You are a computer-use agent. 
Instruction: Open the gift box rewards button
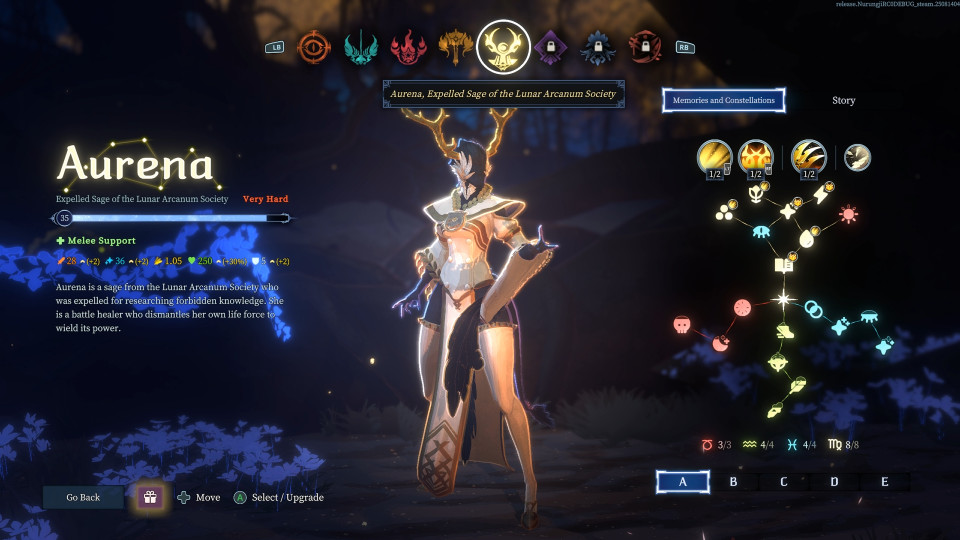tap(150, 497)
